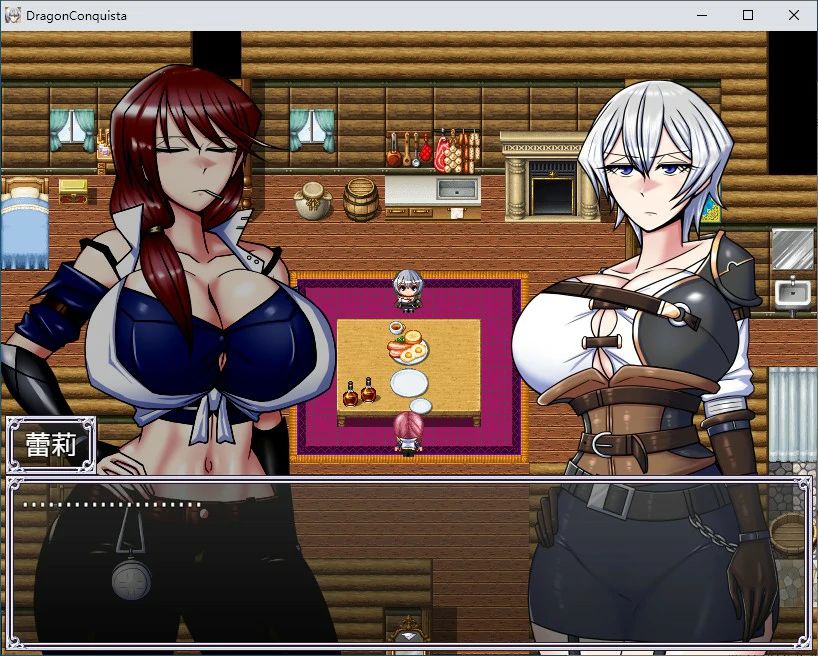Close the DragonConquista window
The height and width of the screenshot is (656, 818).
(x=794, y=15)
